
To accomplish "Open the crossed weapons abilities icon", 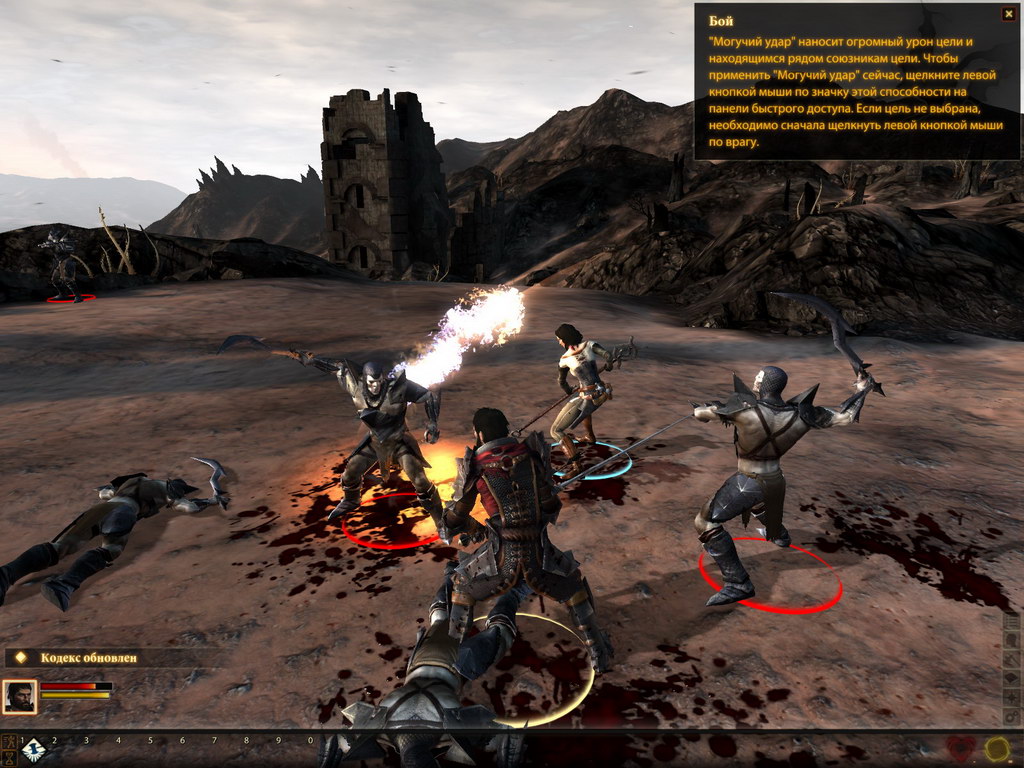I will (1011, 659).
